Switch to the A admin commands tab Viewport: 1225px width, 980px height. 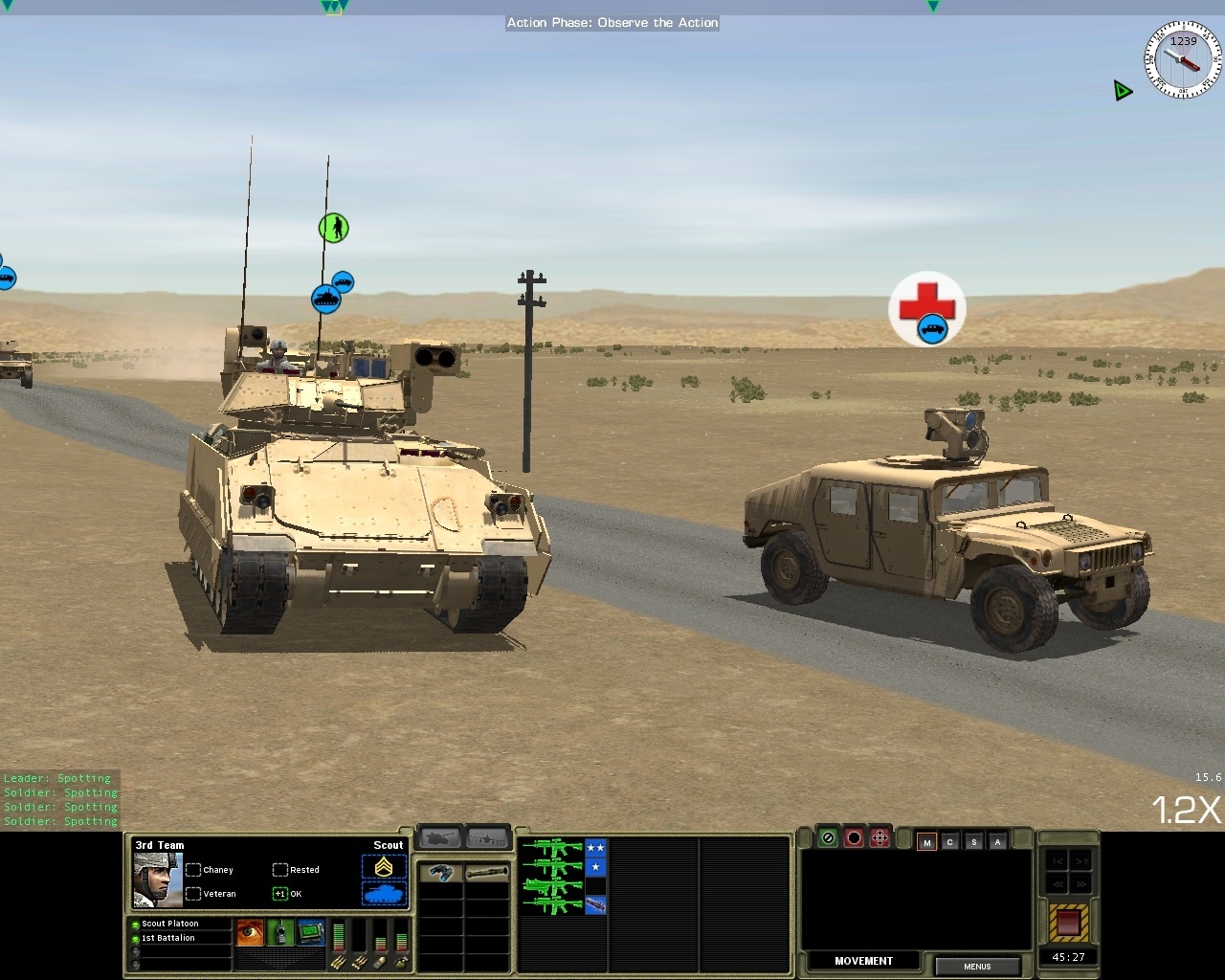[x=997, y=843]
